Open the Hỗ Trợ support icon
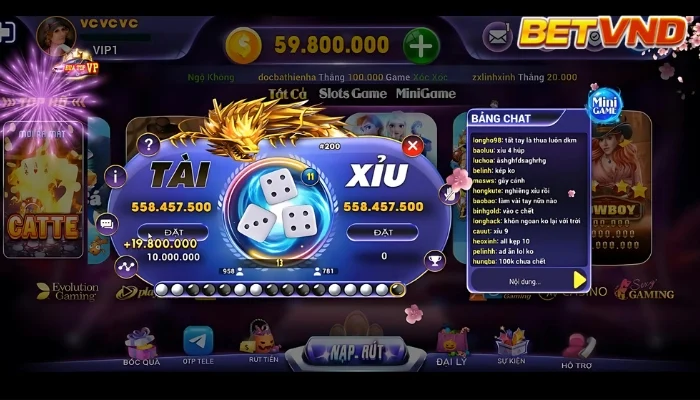The width and height of the screenshot is (700, 400). pyautogui.click(x=575, y=350)
